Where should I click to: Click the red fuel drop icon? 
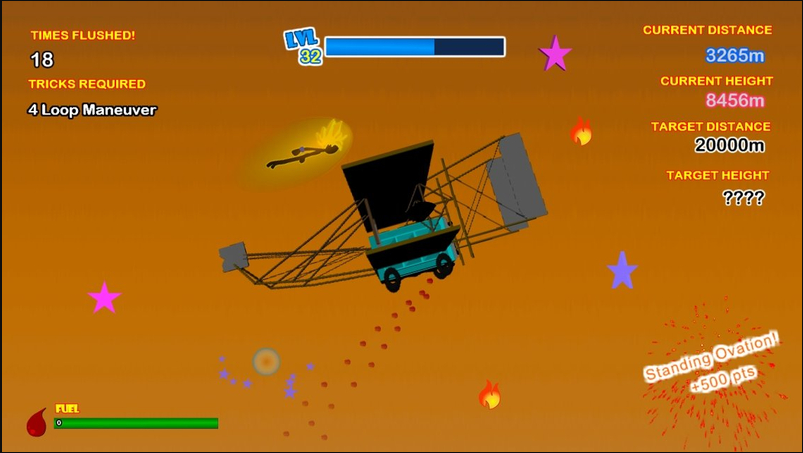pos(37,422)
